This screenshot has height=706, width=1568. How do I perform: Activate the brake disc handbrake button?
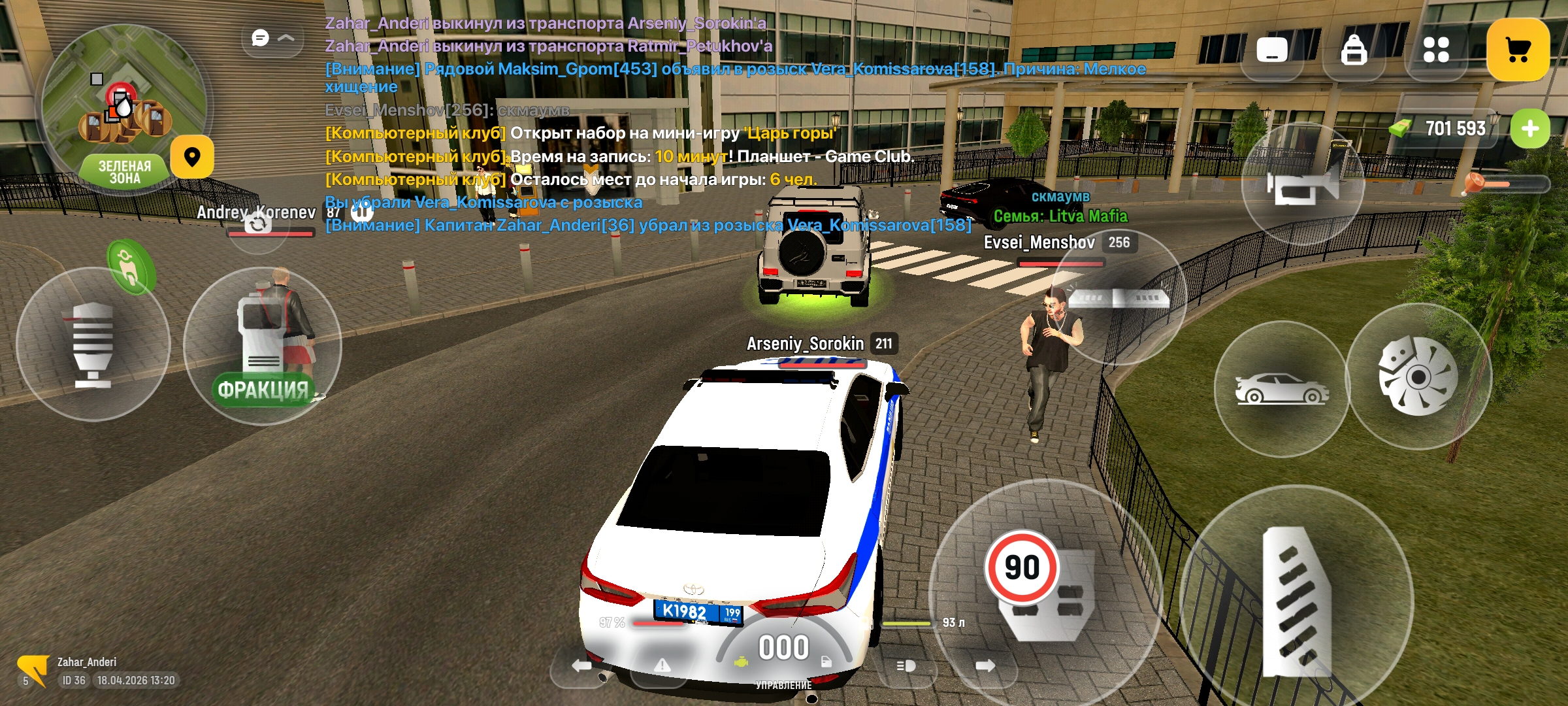1418,376
